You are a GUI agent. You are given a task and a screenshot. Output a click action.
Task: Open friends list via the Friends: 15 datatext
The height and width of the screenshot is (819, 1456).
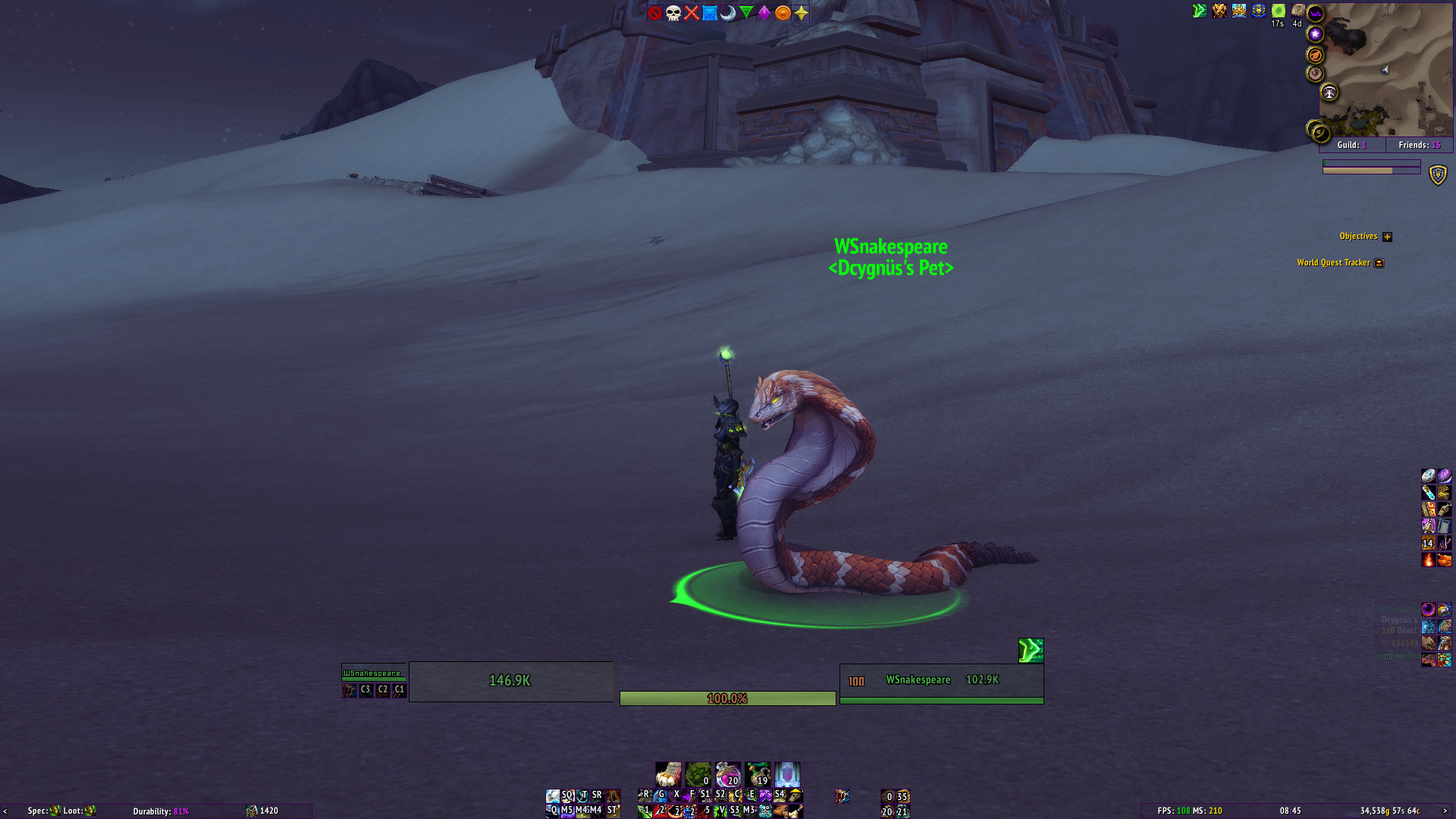click(x=1418, y=145)
